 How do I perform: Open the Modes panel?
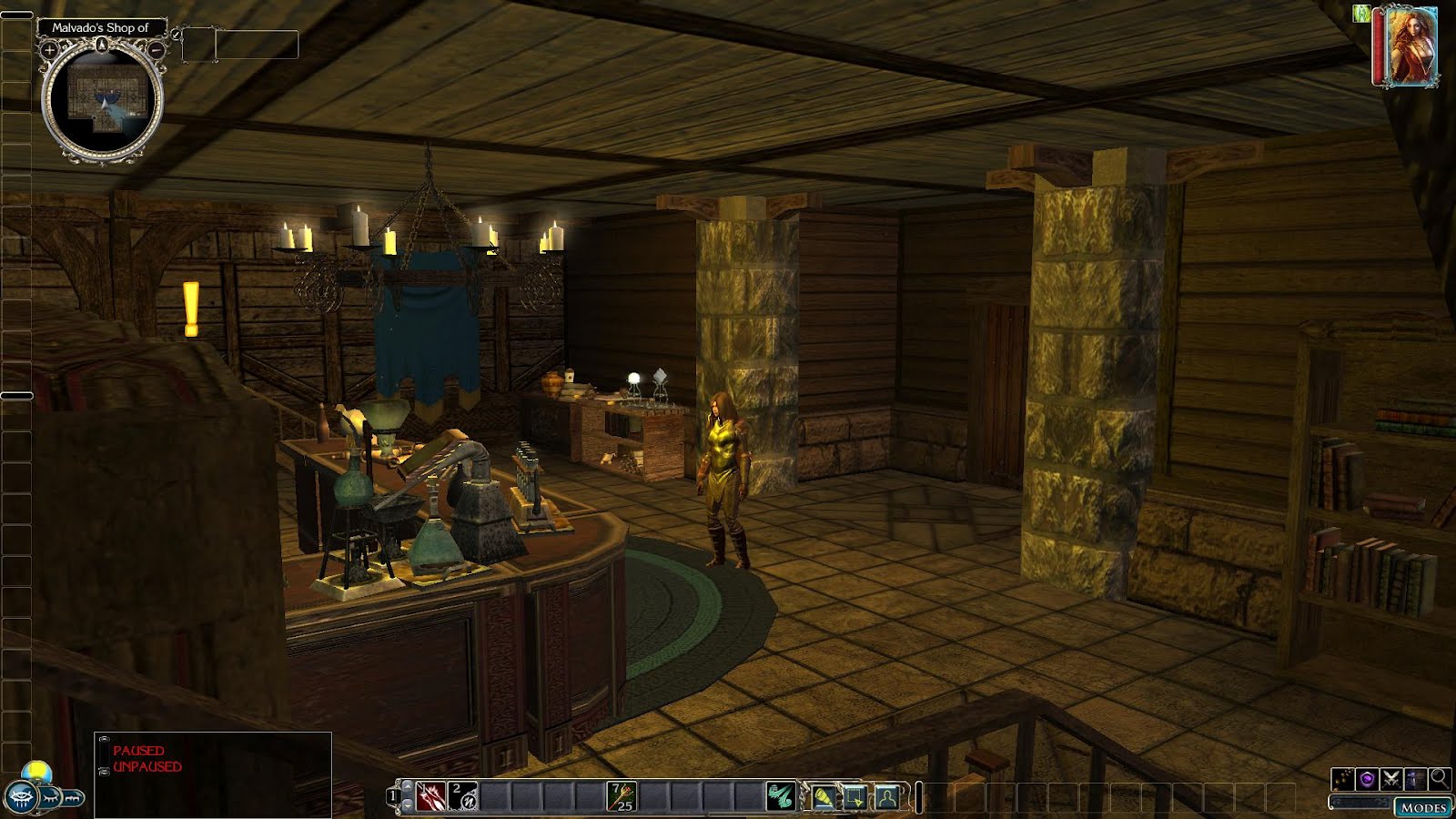pyautogui.click(x=1423, y=807)
